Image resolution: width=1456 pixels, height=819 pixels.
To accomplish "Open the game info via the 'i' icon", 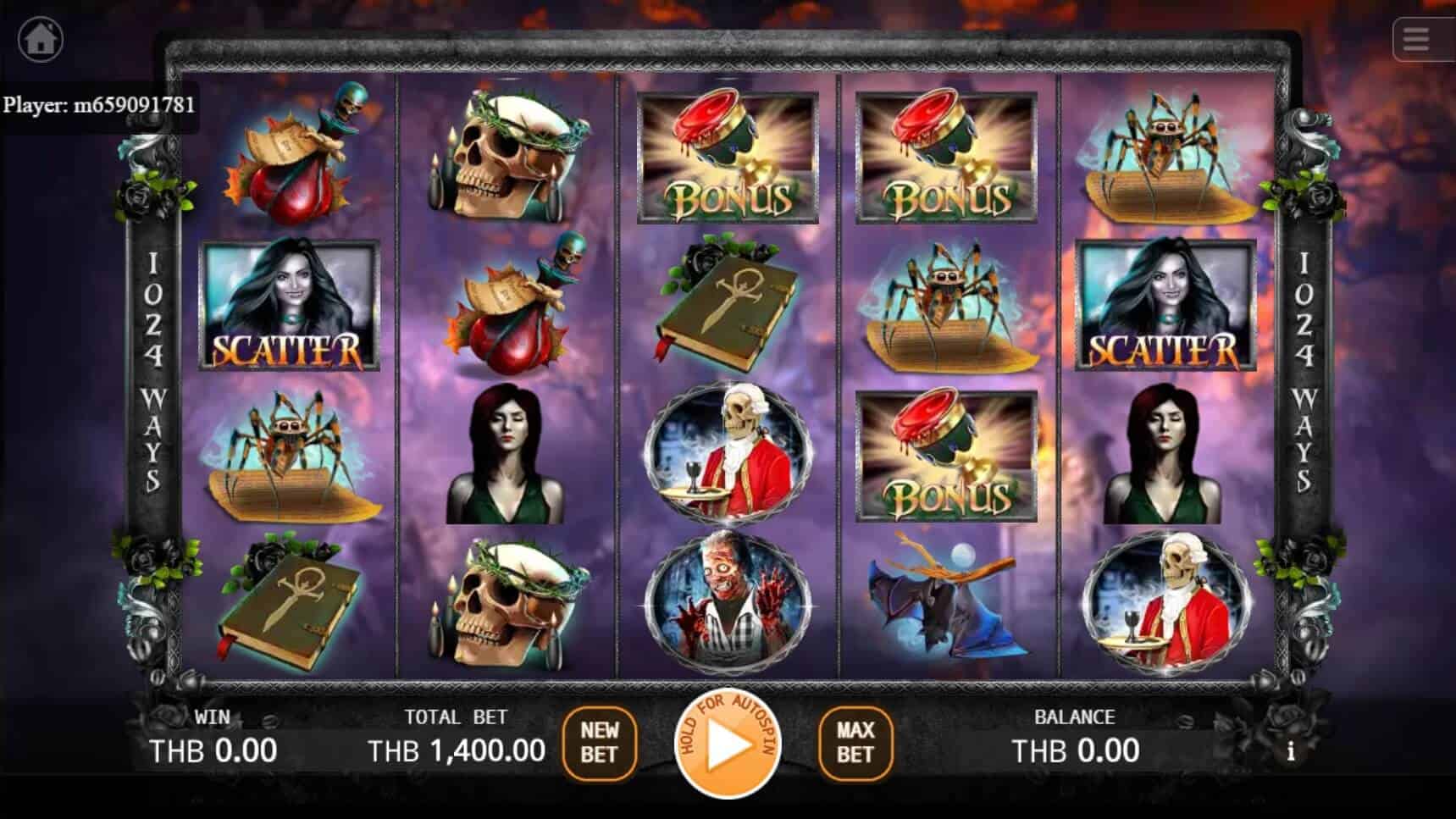I will (x=1292, y=750).
